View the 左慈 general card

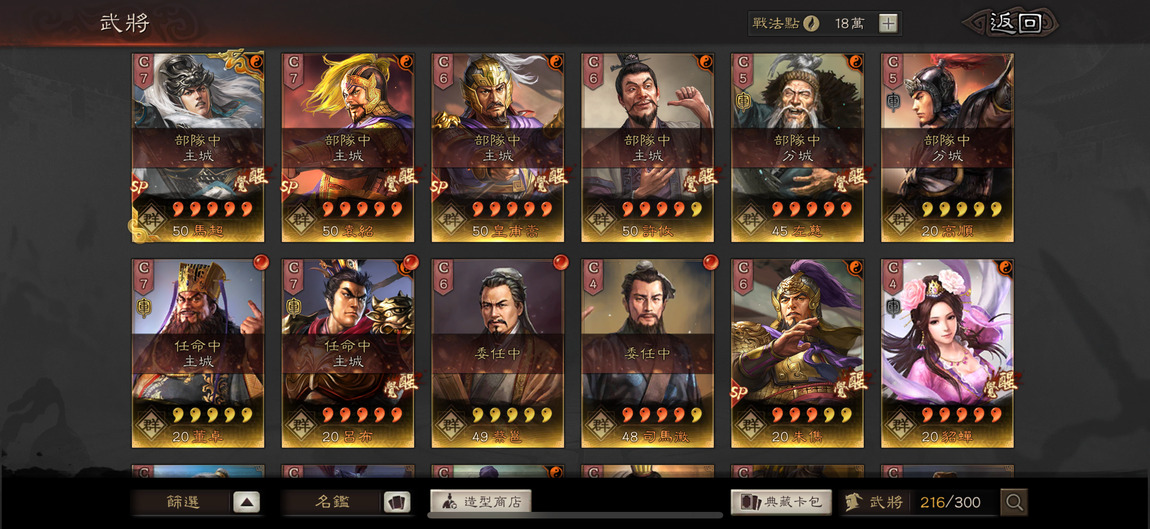[x=797, y=147]
